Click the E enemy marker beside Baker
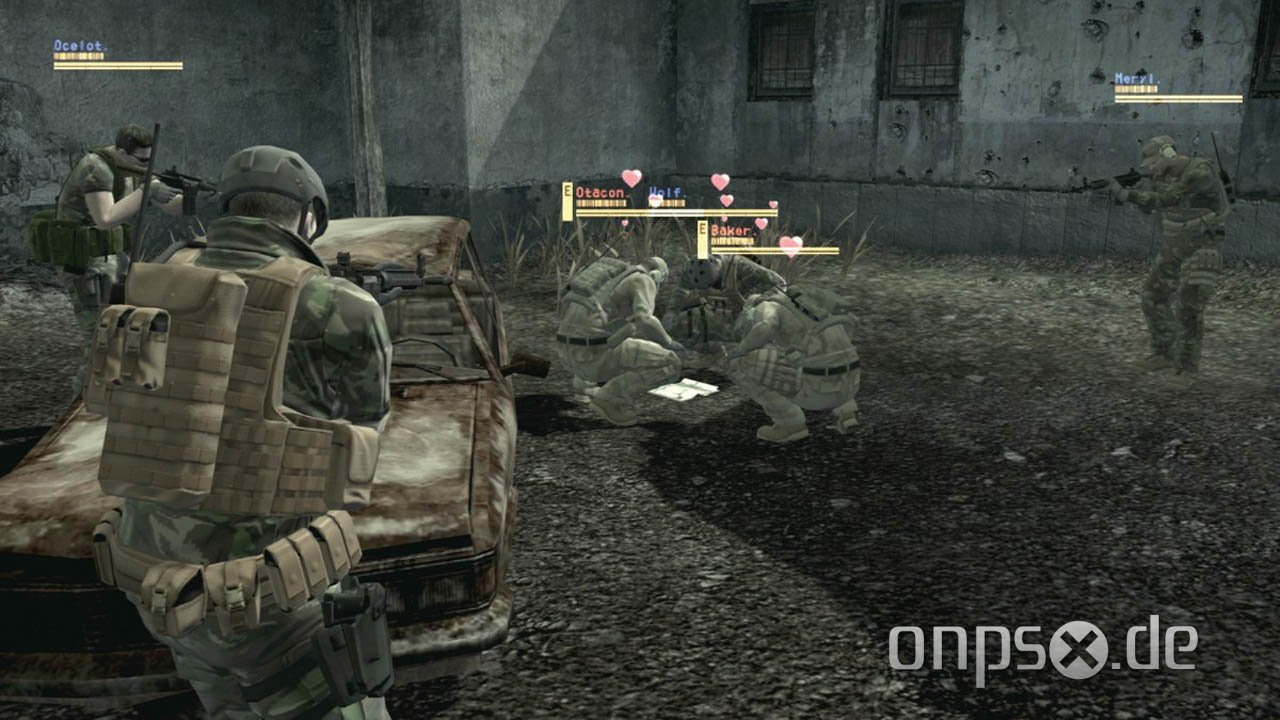This screenshot has height=720, width=1280. point(702,238)
